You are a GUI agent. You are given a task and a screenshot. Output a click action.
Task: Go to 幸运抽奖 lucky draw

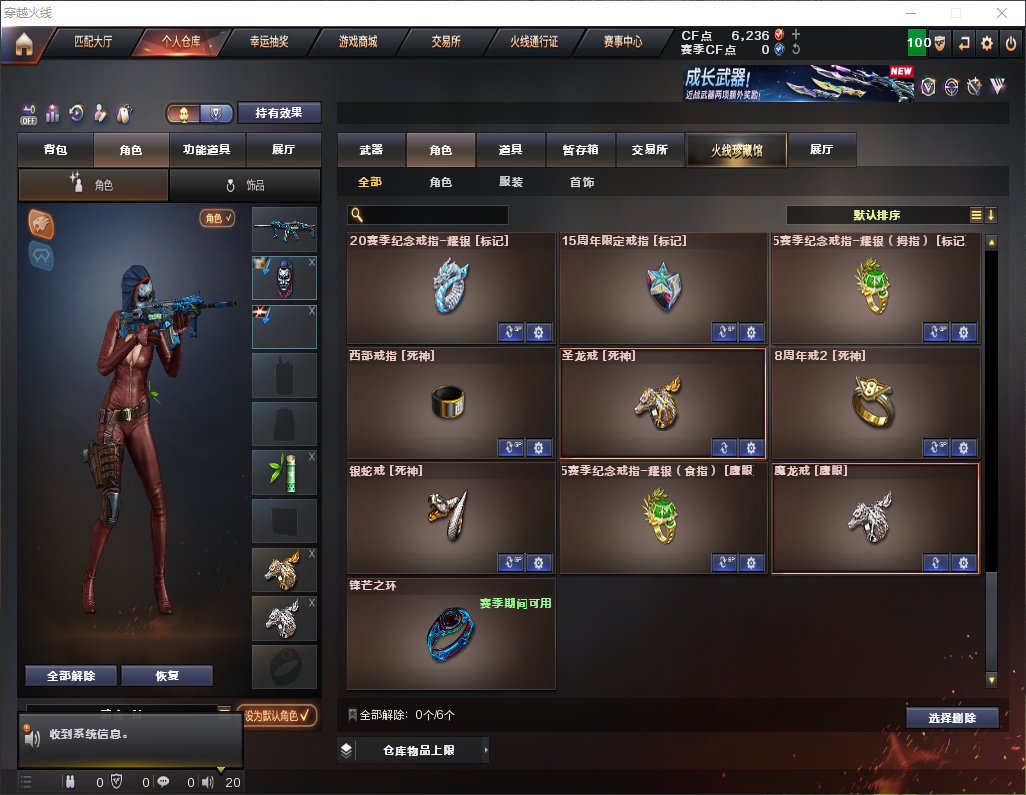coord(268,42)
